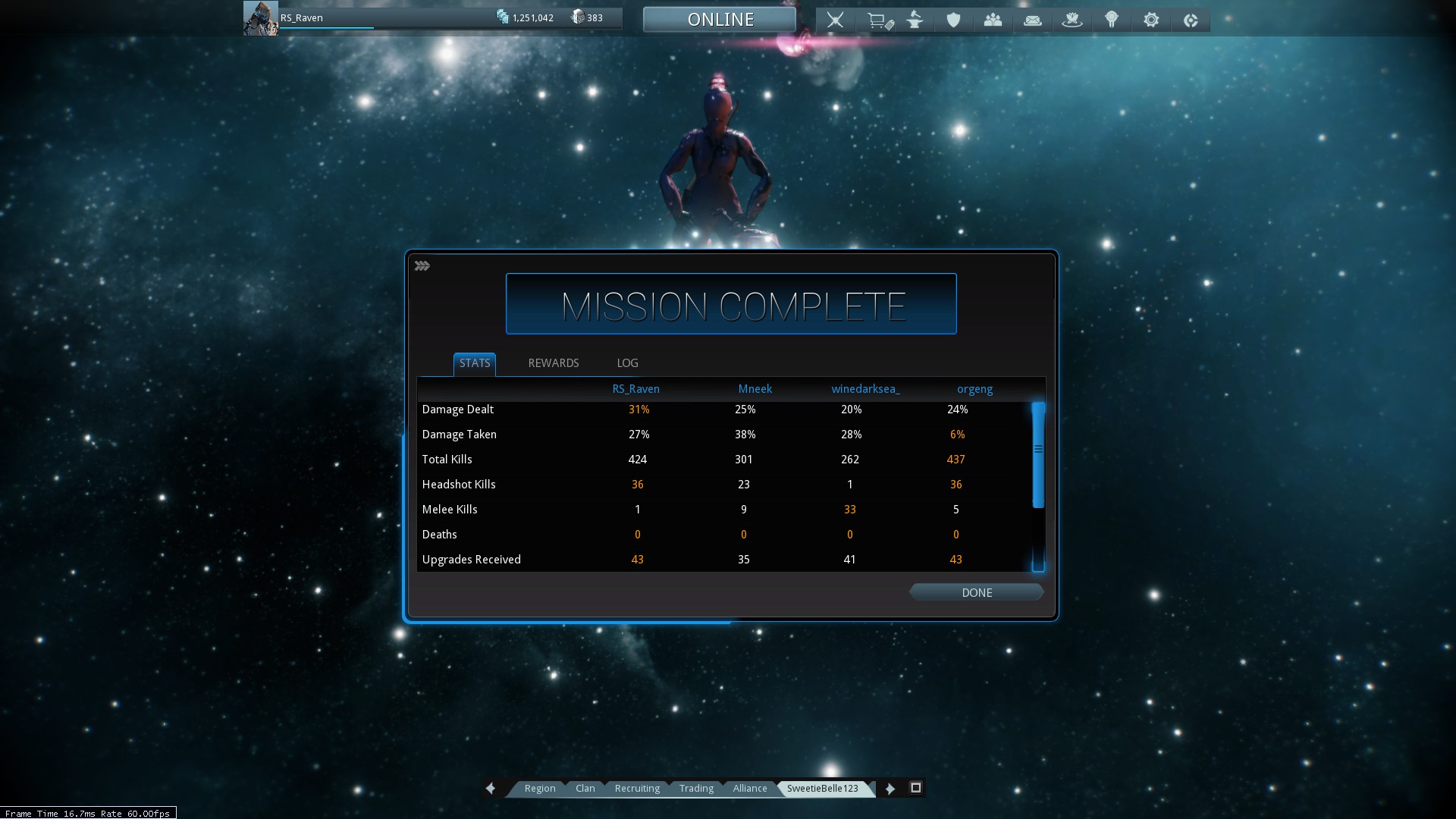Open the Recruiting chat tab
The width and height of the screenshot is (1456, 819).
[637, 789]
